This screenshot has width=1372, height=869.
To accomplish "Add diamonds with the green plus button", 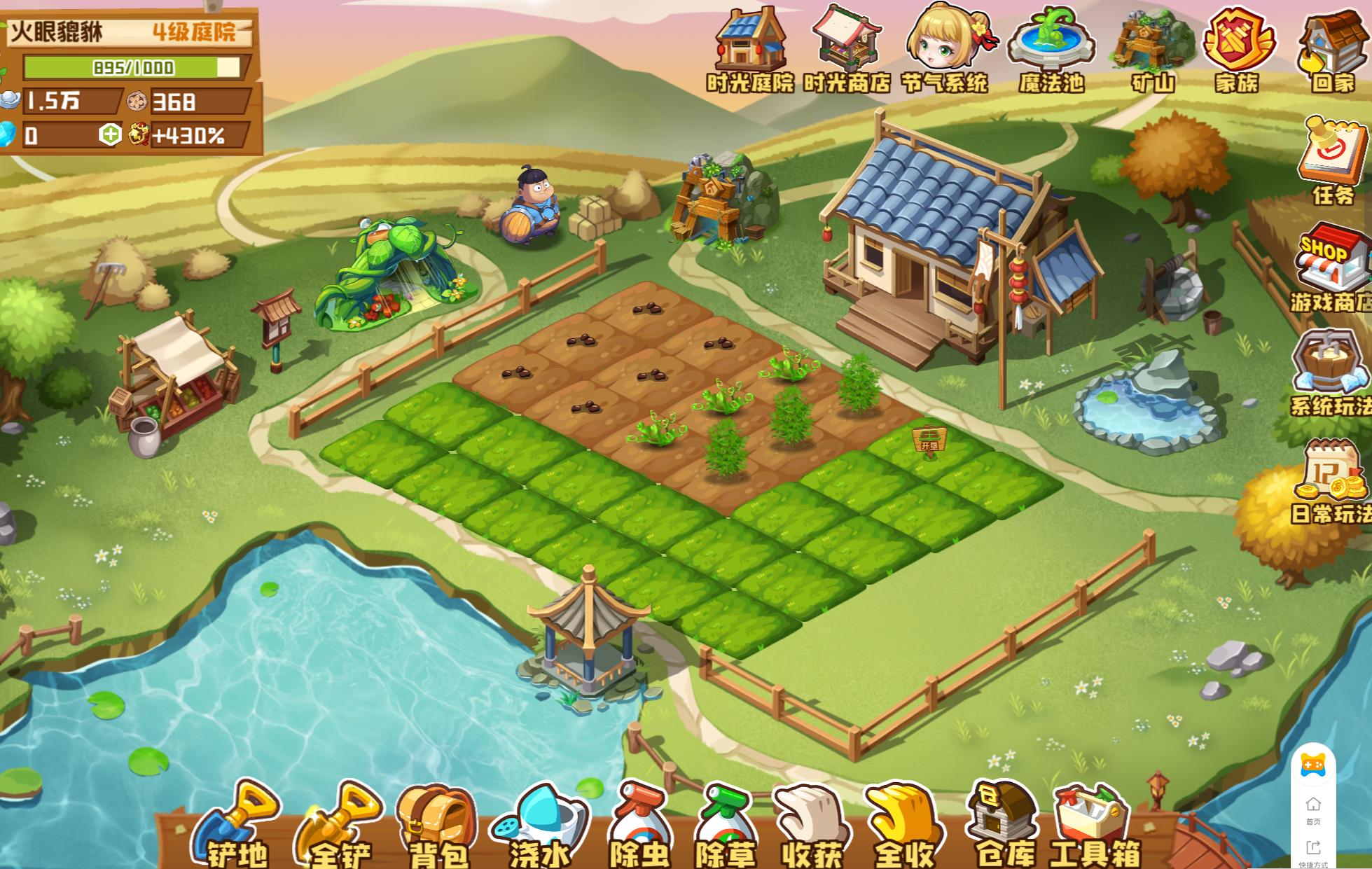I will pyautogui.click(x=110, y=134).
